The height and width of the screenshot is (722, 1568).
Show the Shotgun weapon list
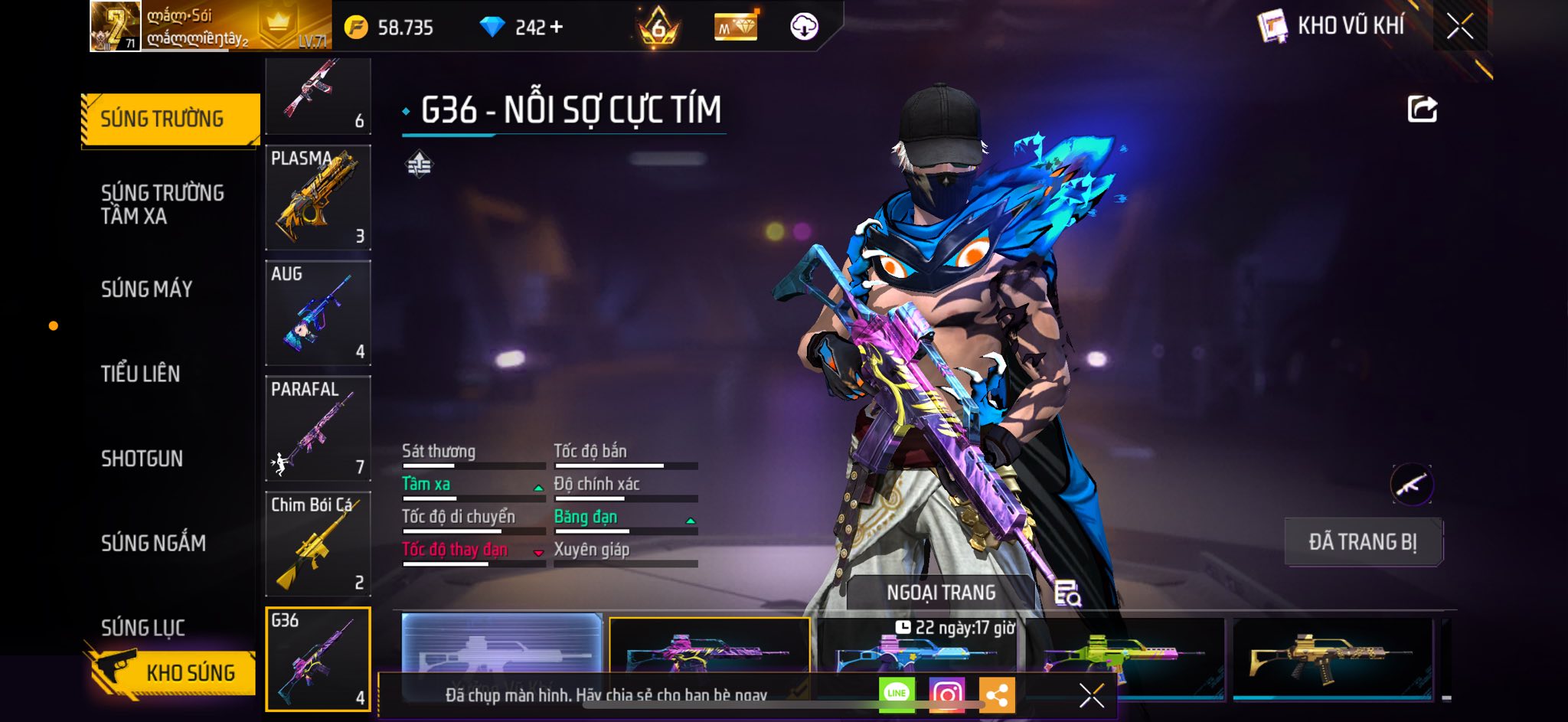(x=142, y=459)
